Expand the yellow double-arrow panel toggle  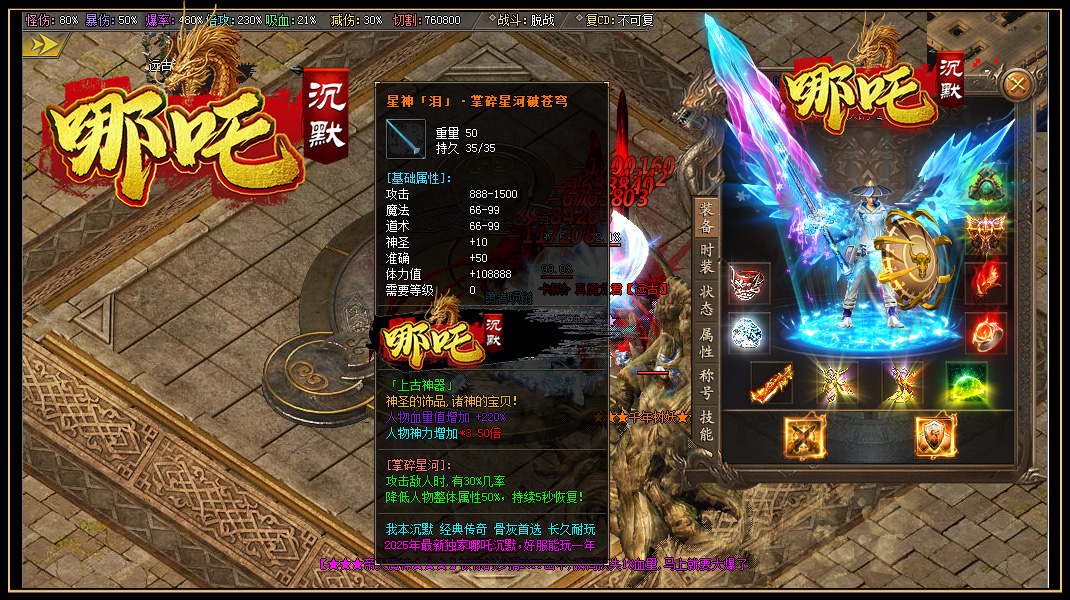[44, 45]
